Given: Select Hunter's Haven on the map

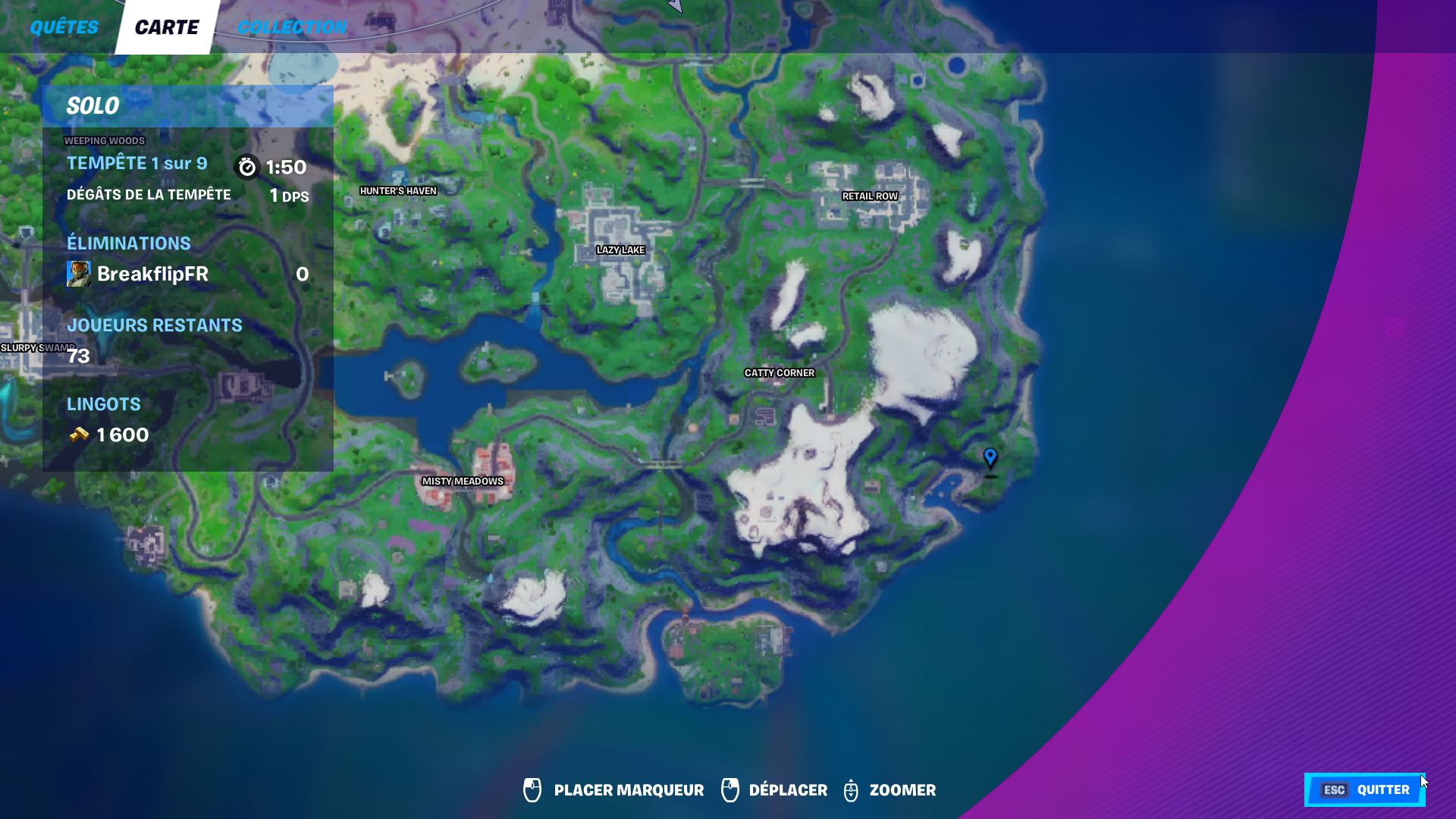Looking at the screenshot, I should click(x=399, y=190).
